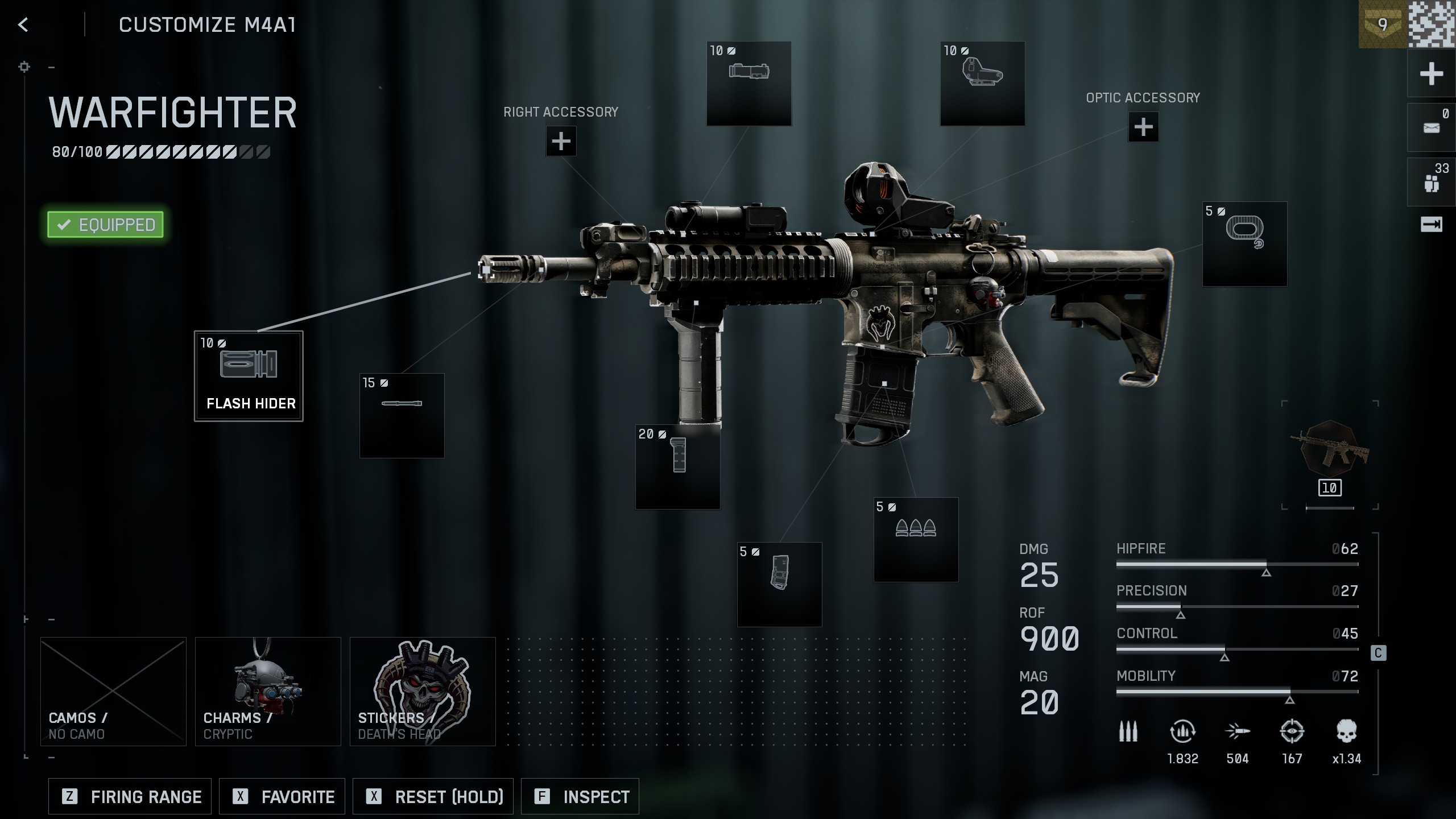Select the Flash Hider muzzle slot
1456x819 pixels.
click(x=249, y=376)
